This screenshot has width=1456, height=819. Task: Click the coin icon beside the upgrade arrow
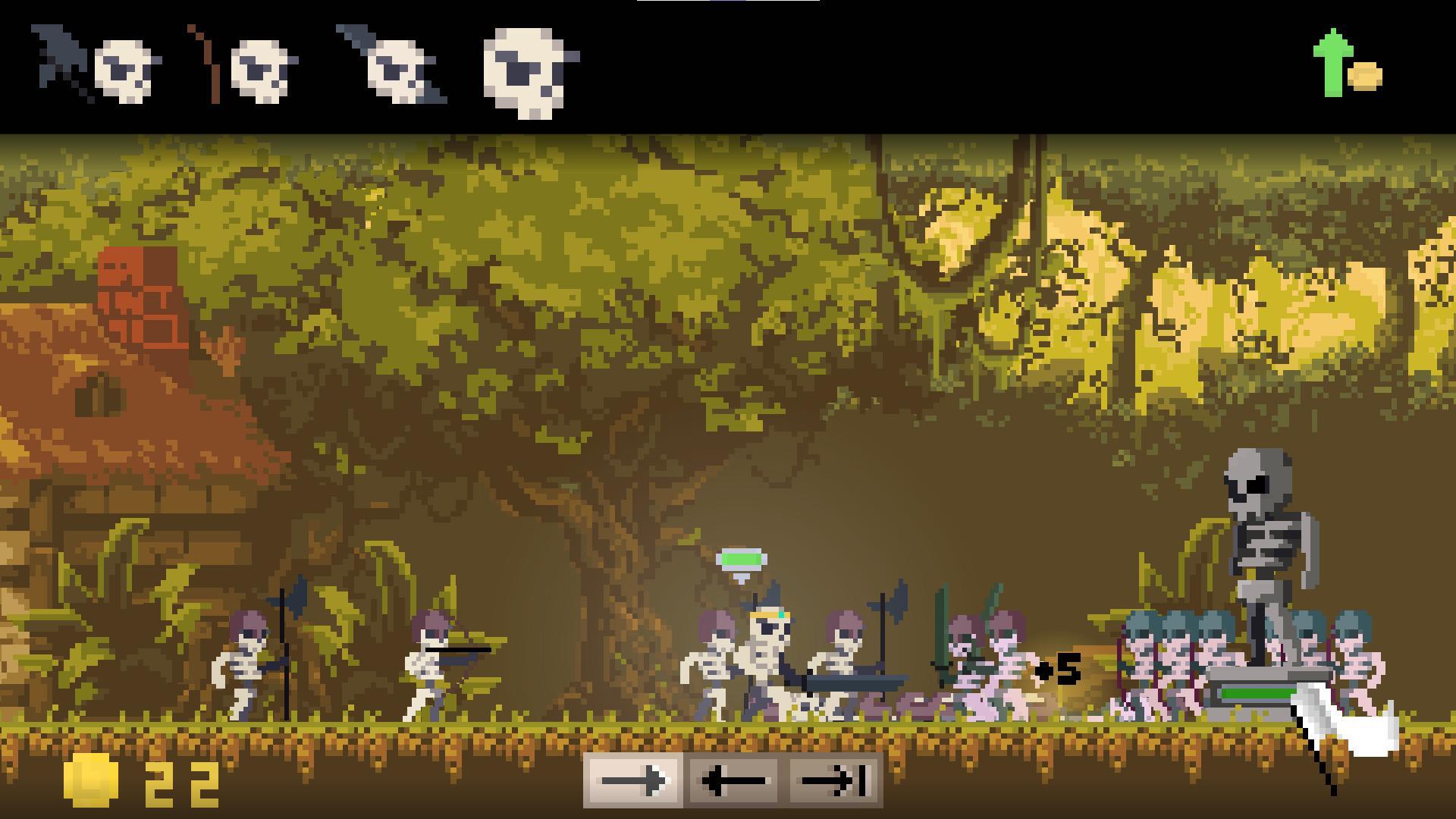pyautogui.click(x=1365, y=76)
